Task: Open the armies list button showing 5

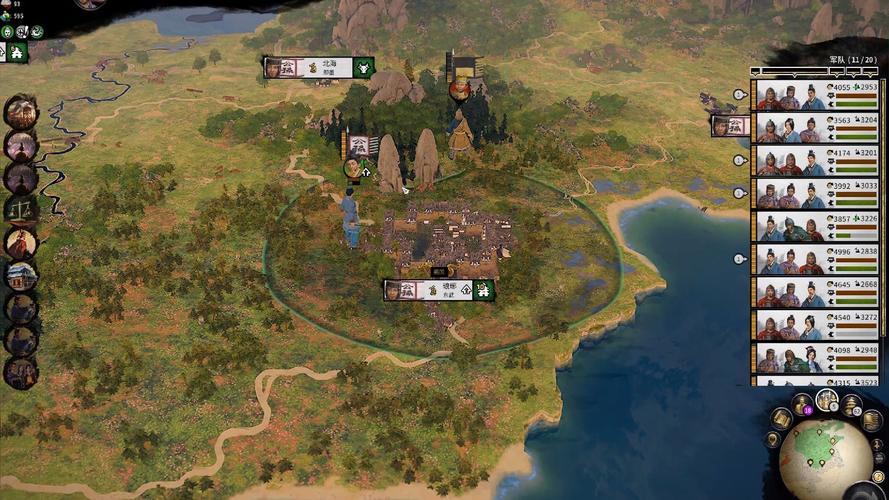Action: coord(827,400)
